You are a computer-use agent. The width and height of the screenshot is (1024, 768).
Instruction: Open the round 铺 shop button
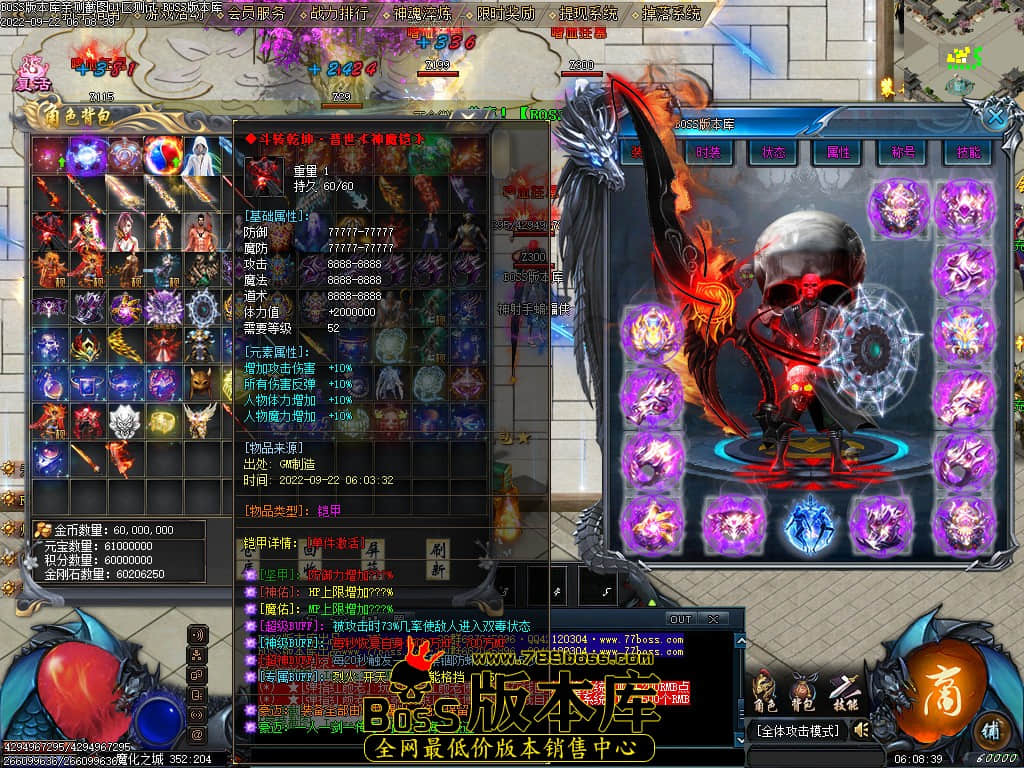[989, 727]
